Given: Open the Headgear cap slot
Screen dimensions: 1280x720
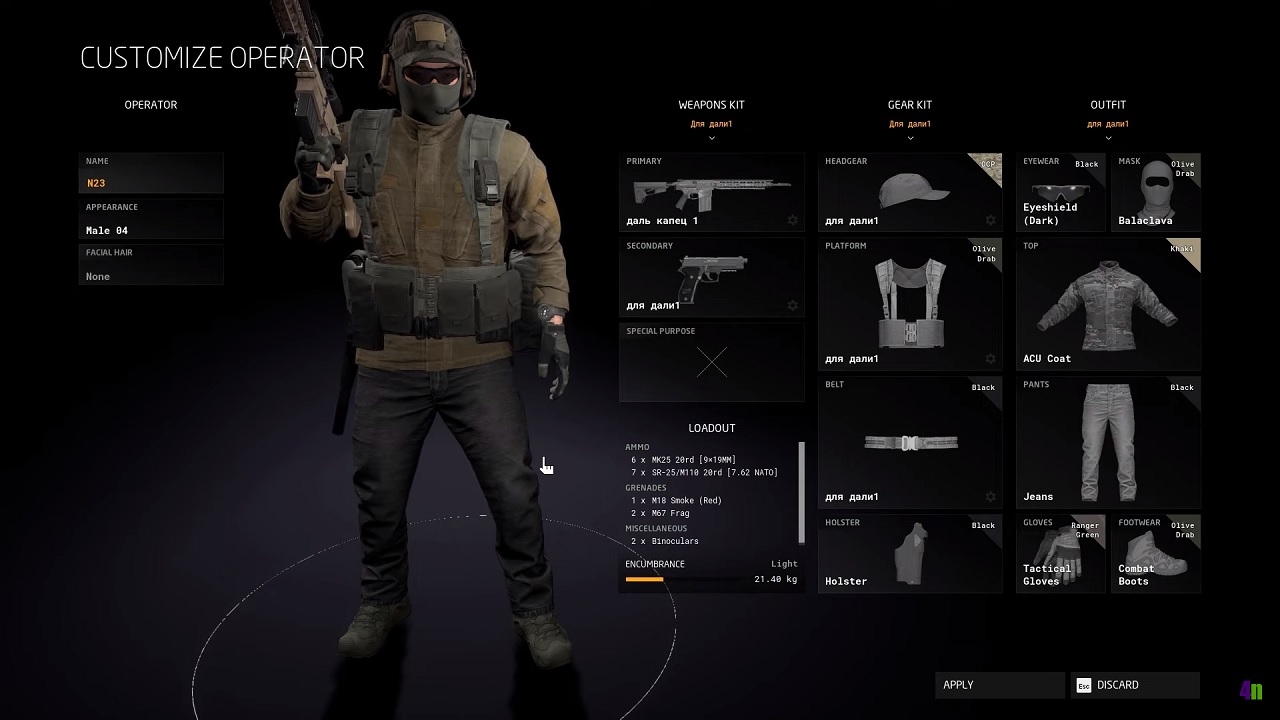Looking at the screenshot, I should (x=910, y=192).
